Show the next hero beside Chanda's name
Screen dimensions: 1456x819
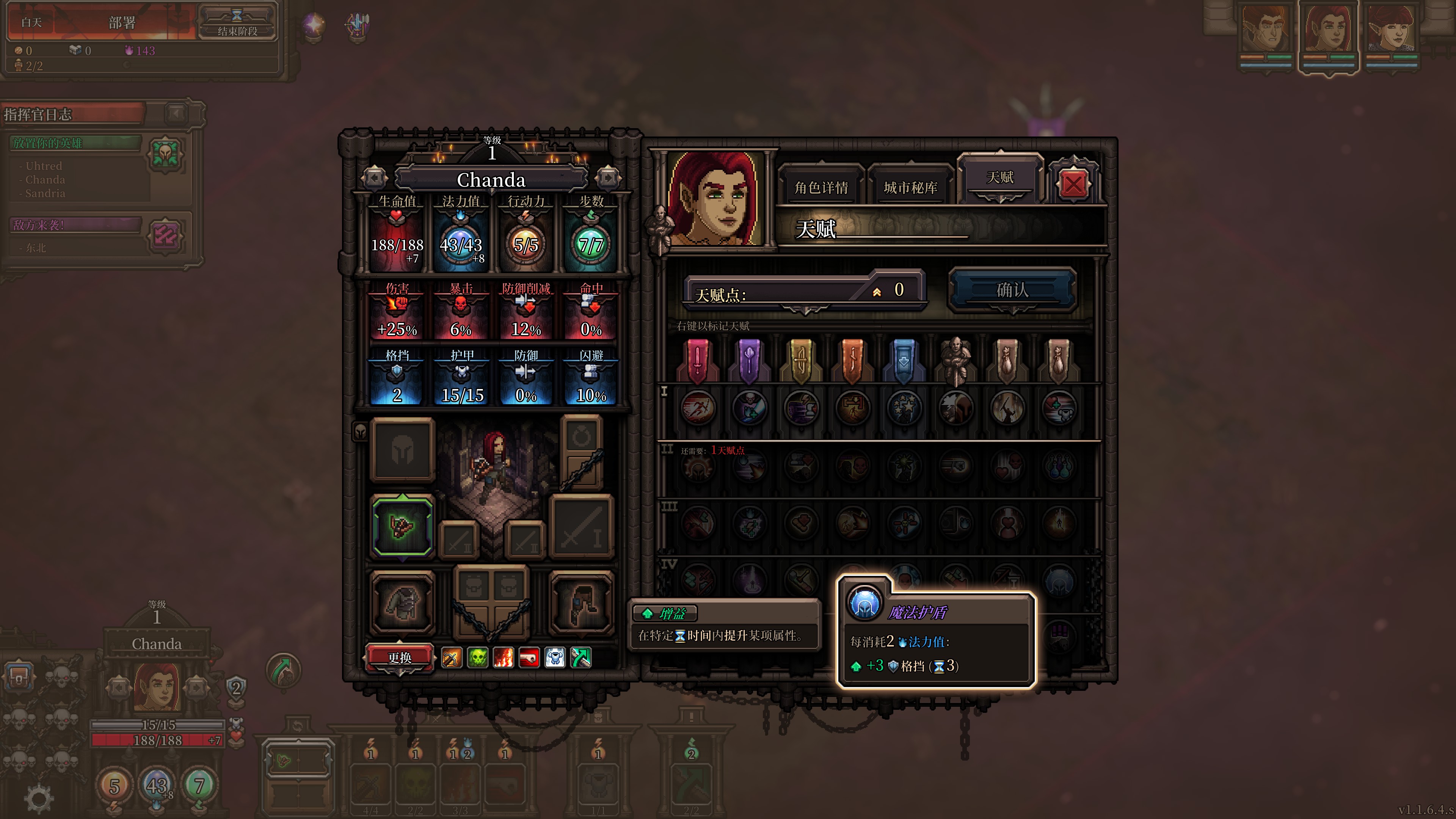click(x=607, y=179)
